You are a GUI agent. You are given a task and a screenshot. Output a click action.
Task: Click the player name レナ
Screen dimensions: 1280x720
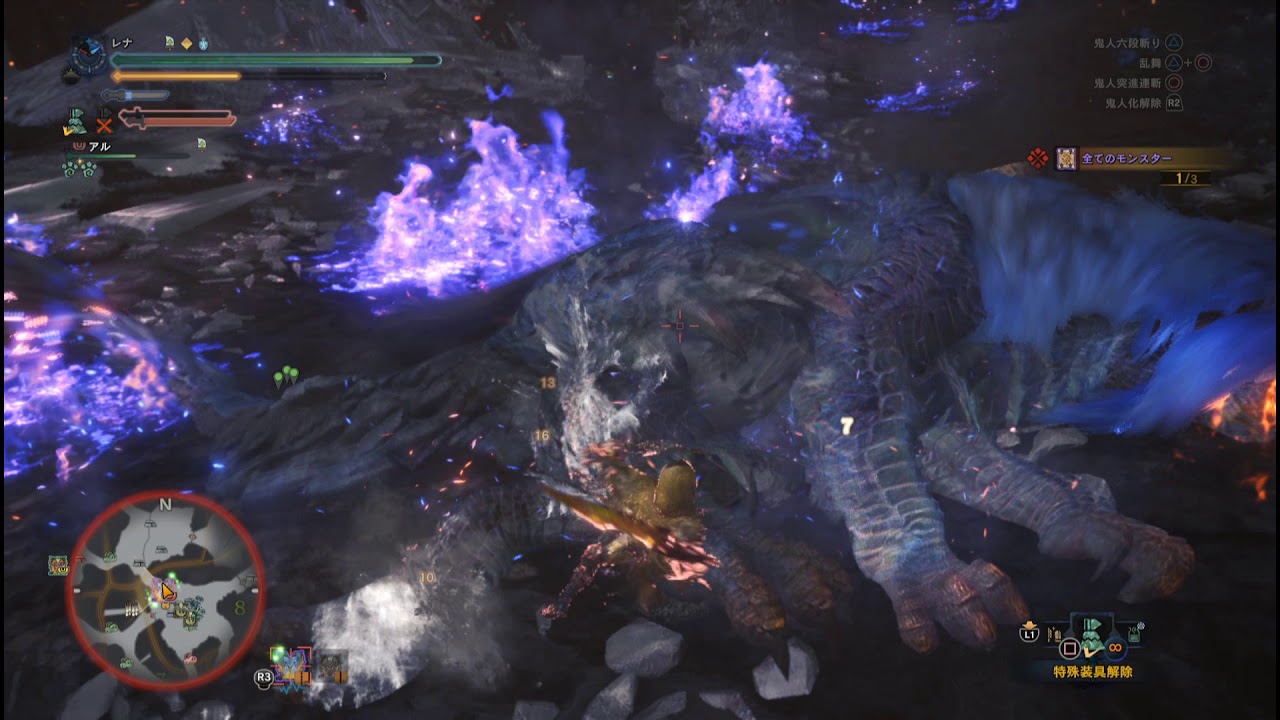(x=121, y=43)
